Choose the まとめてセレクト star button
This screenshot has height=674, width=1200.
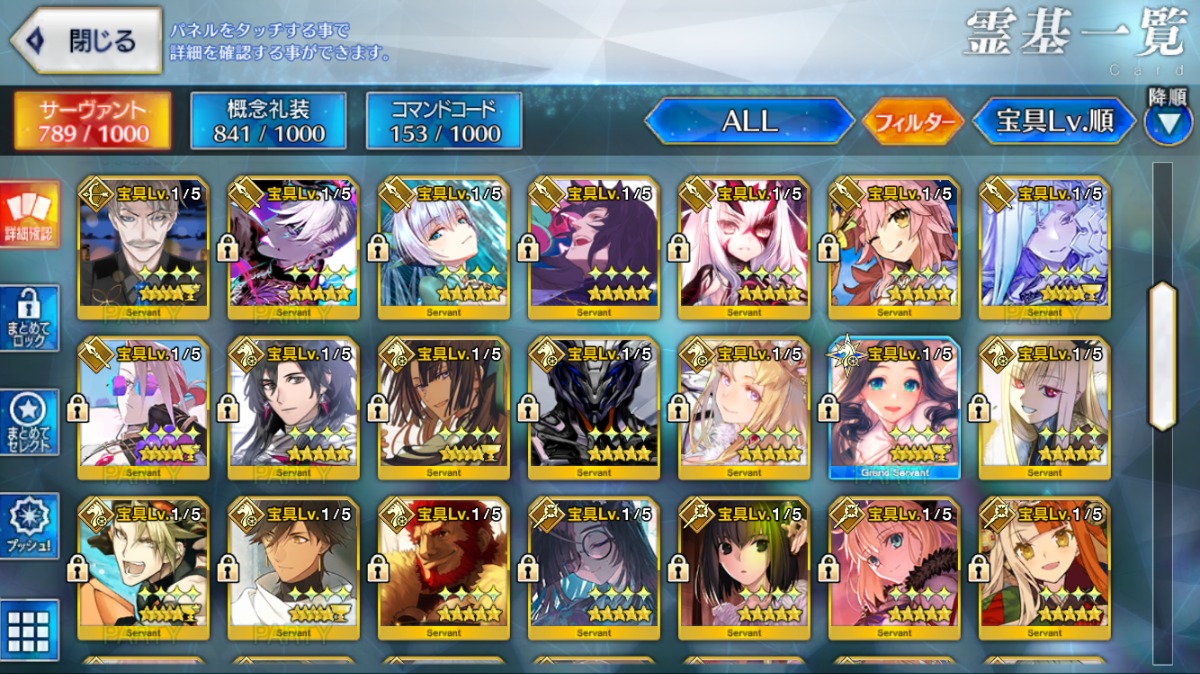29,422
